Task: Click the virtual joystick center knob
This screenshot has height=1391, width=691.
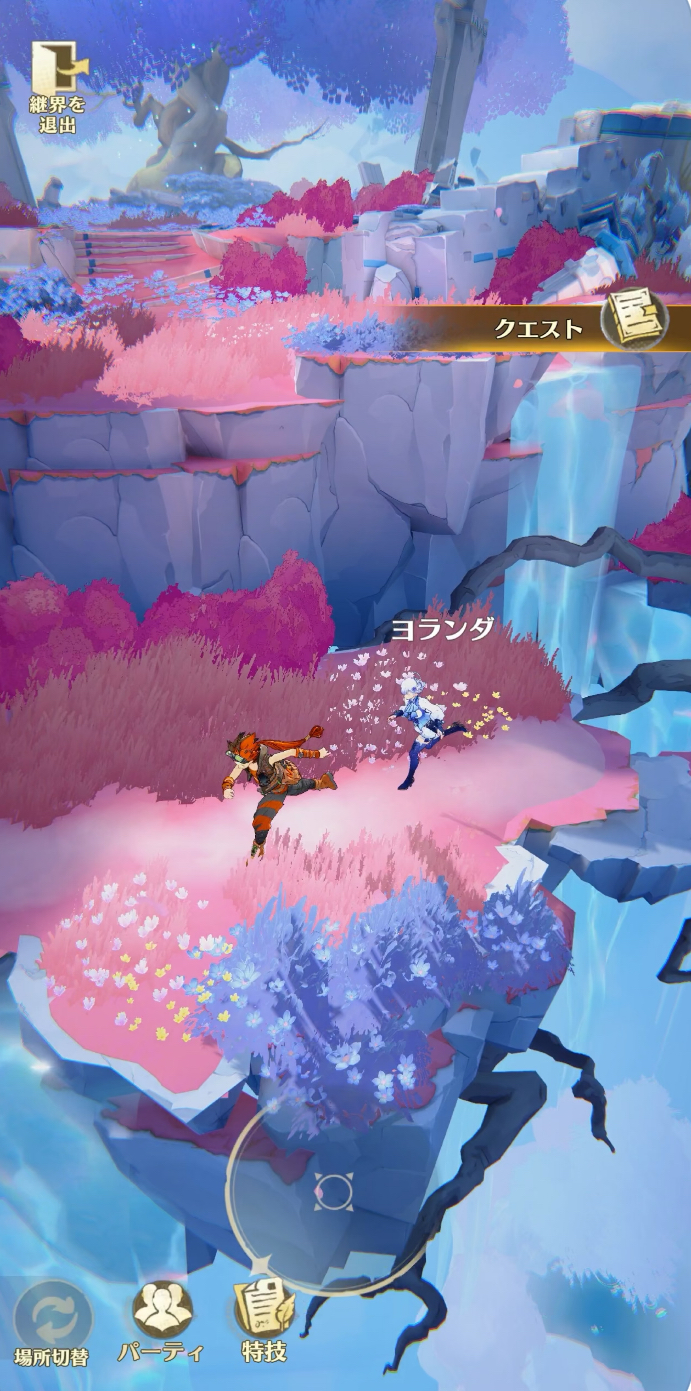Action: pyautogui.click(x=333, y=1189)
